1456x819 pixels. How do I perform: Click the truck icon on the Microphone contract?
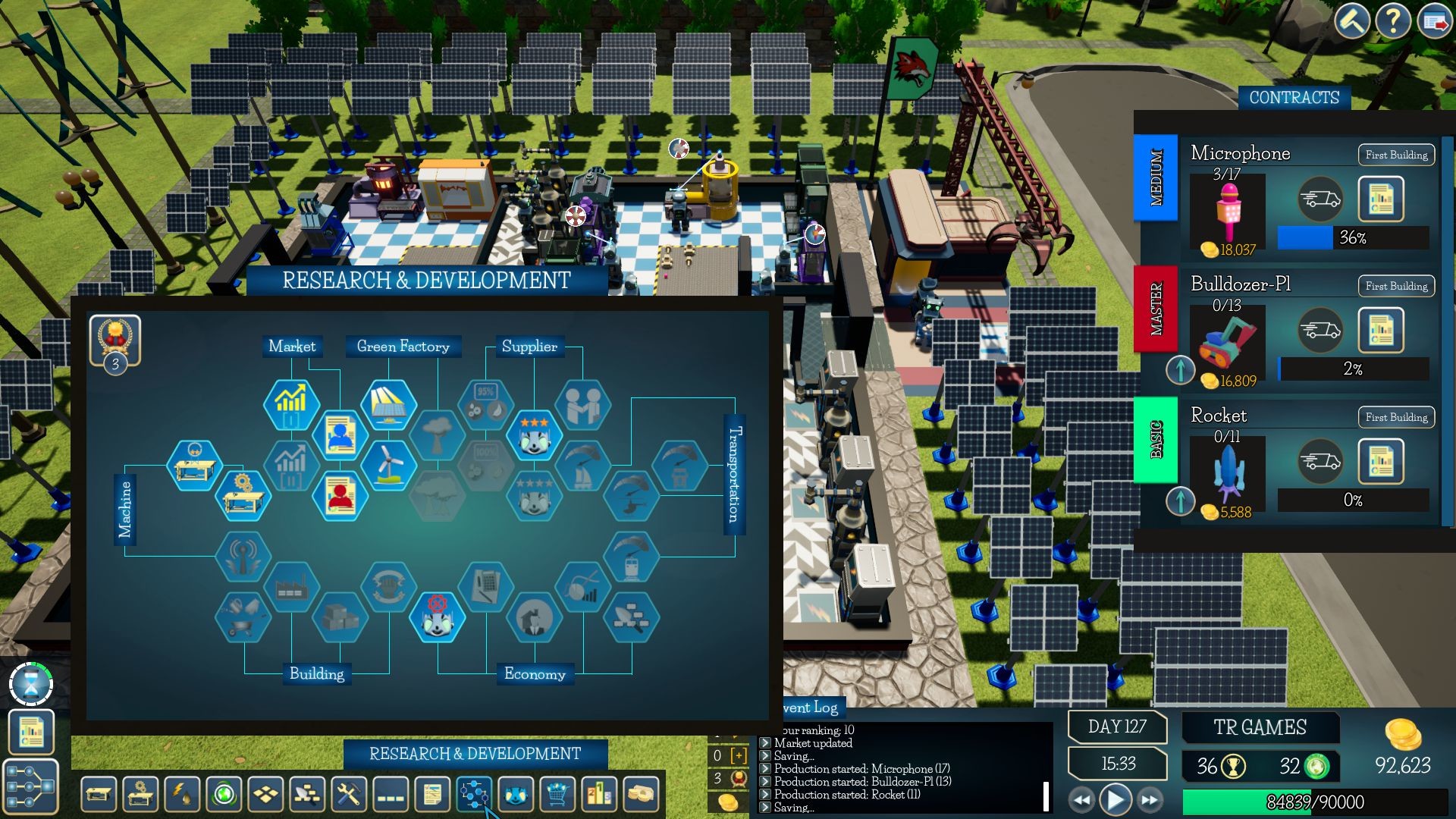(1319, 199)
